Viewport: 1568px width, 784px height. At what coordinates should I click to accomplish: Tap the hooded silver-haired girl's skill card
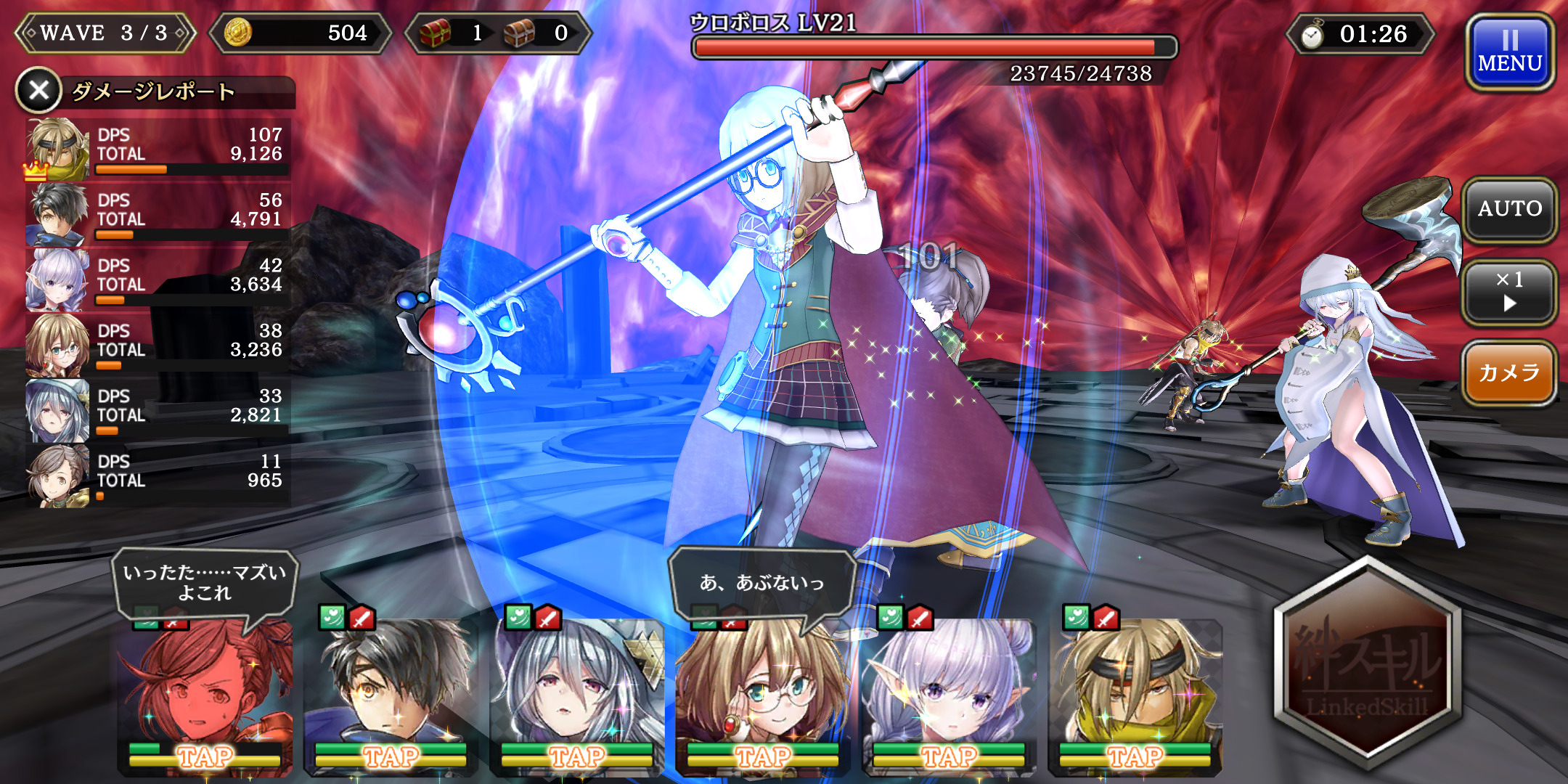tap(577, 697)
